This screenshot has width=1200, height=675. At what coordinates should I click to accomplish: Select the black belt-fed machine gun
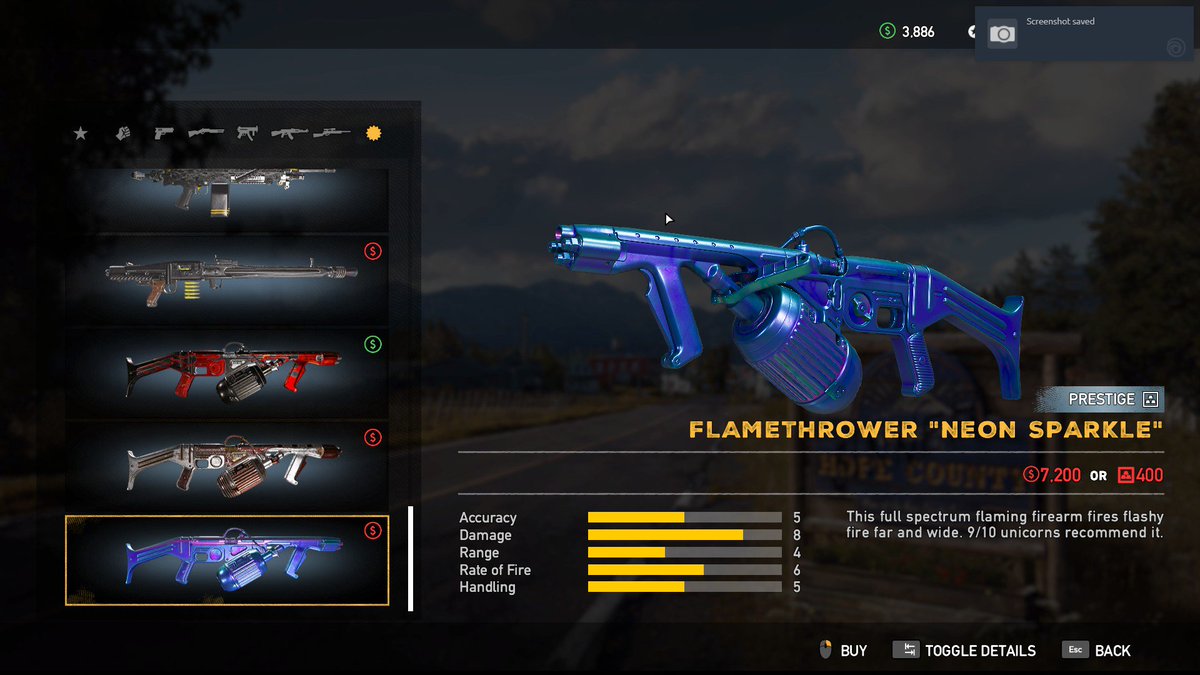pyautogui.click(x=227, y=279)
